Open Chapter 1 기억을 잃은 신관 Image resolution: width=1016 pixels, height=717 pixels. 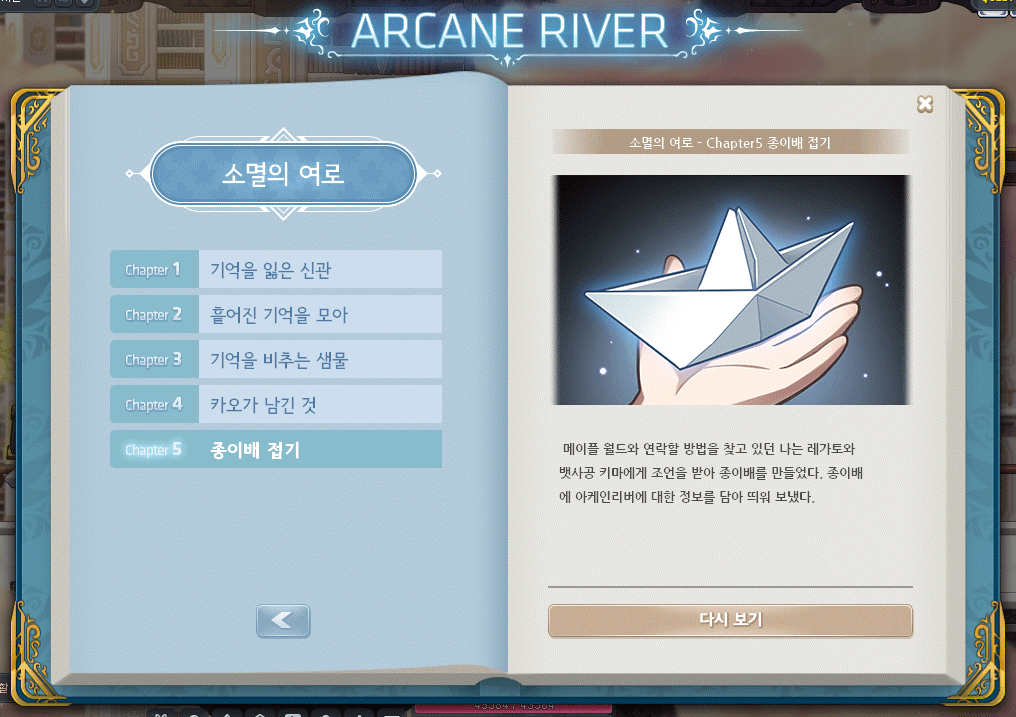point(276,269)
